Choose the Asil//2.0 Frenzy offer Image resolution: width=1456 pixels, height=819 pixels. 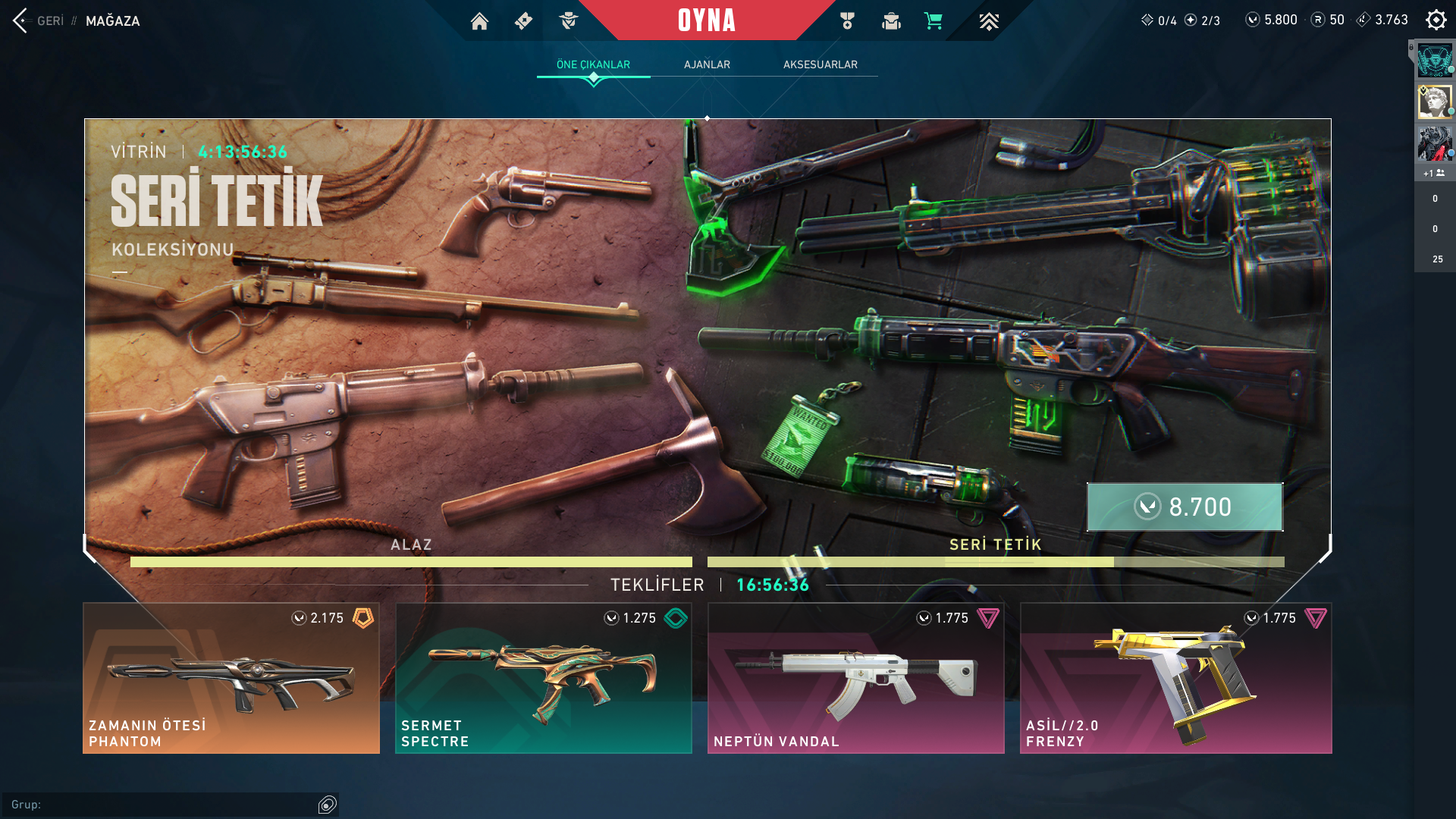tap(1175, 678)
